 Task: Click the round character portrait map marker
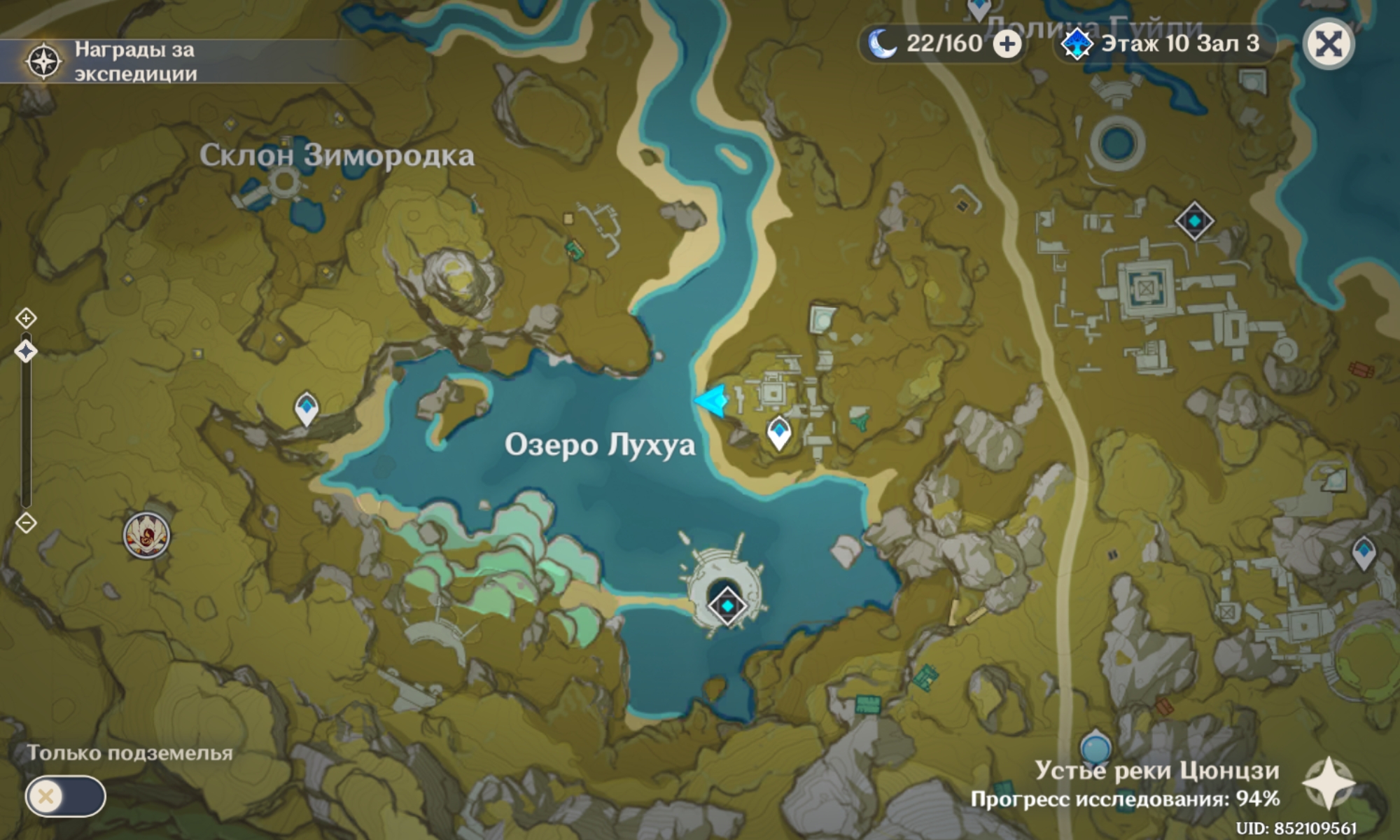point(146,535)
